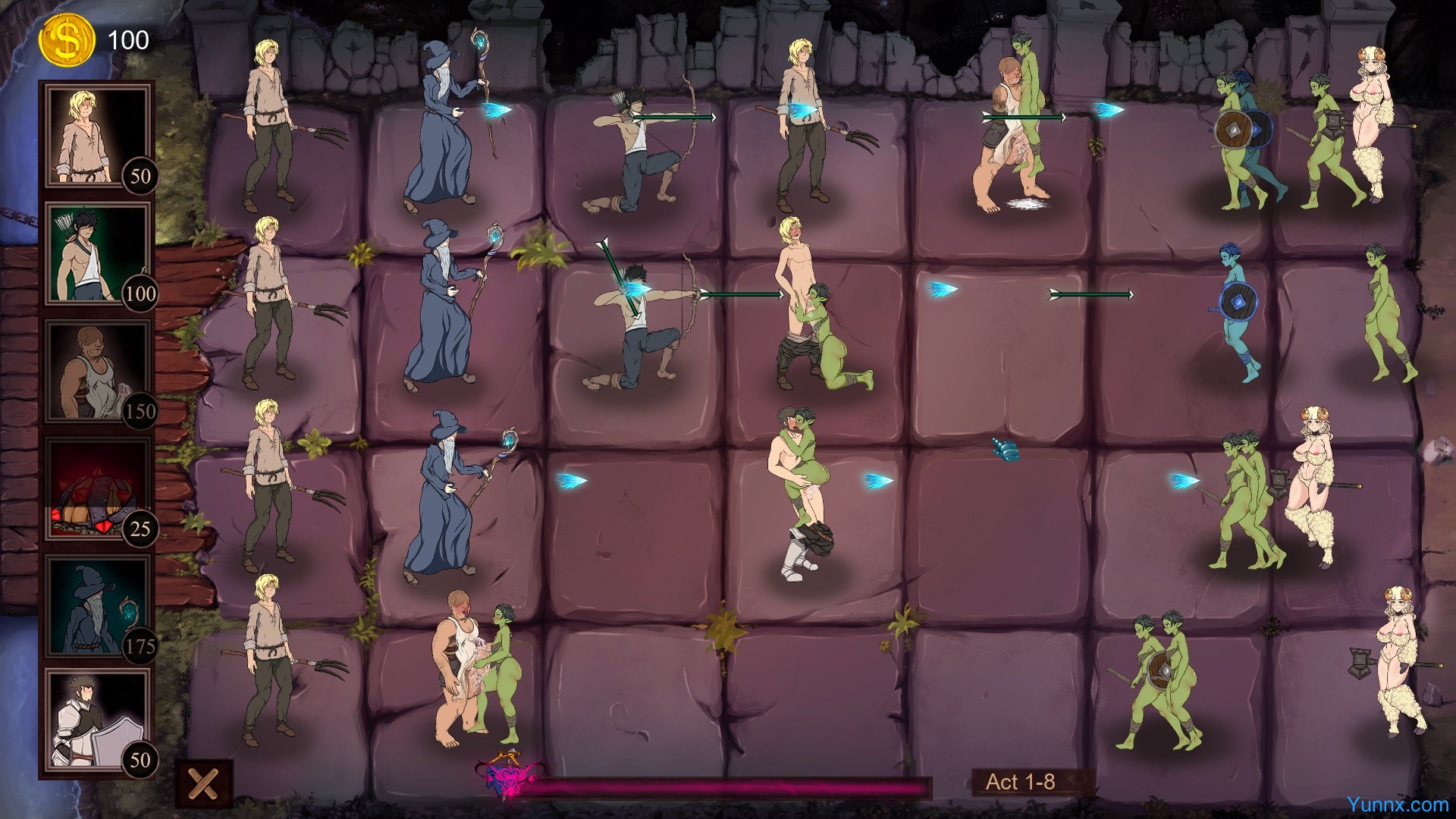Select the blonde peasant unit card costing 50
Image resolution: width=1456 pixels, height=819 pixels.
[97, 135]
